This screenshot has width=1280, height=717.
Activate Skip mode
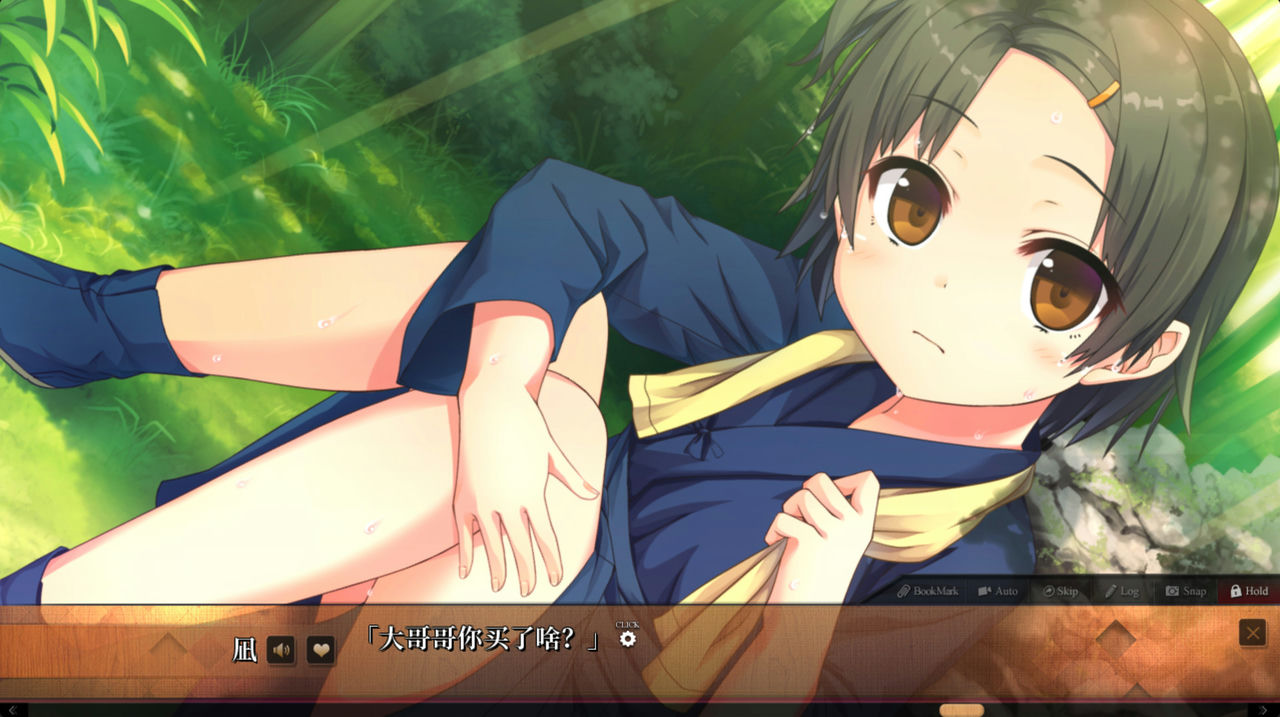click(1060, 591)
